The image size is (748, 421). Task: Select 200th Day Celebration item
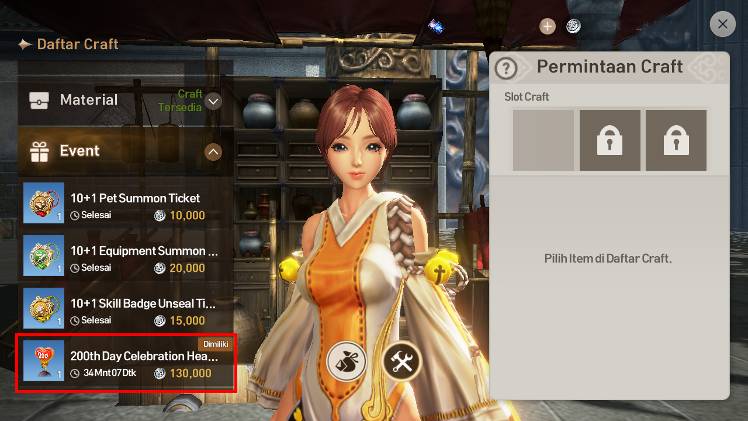tap(128, 364)
